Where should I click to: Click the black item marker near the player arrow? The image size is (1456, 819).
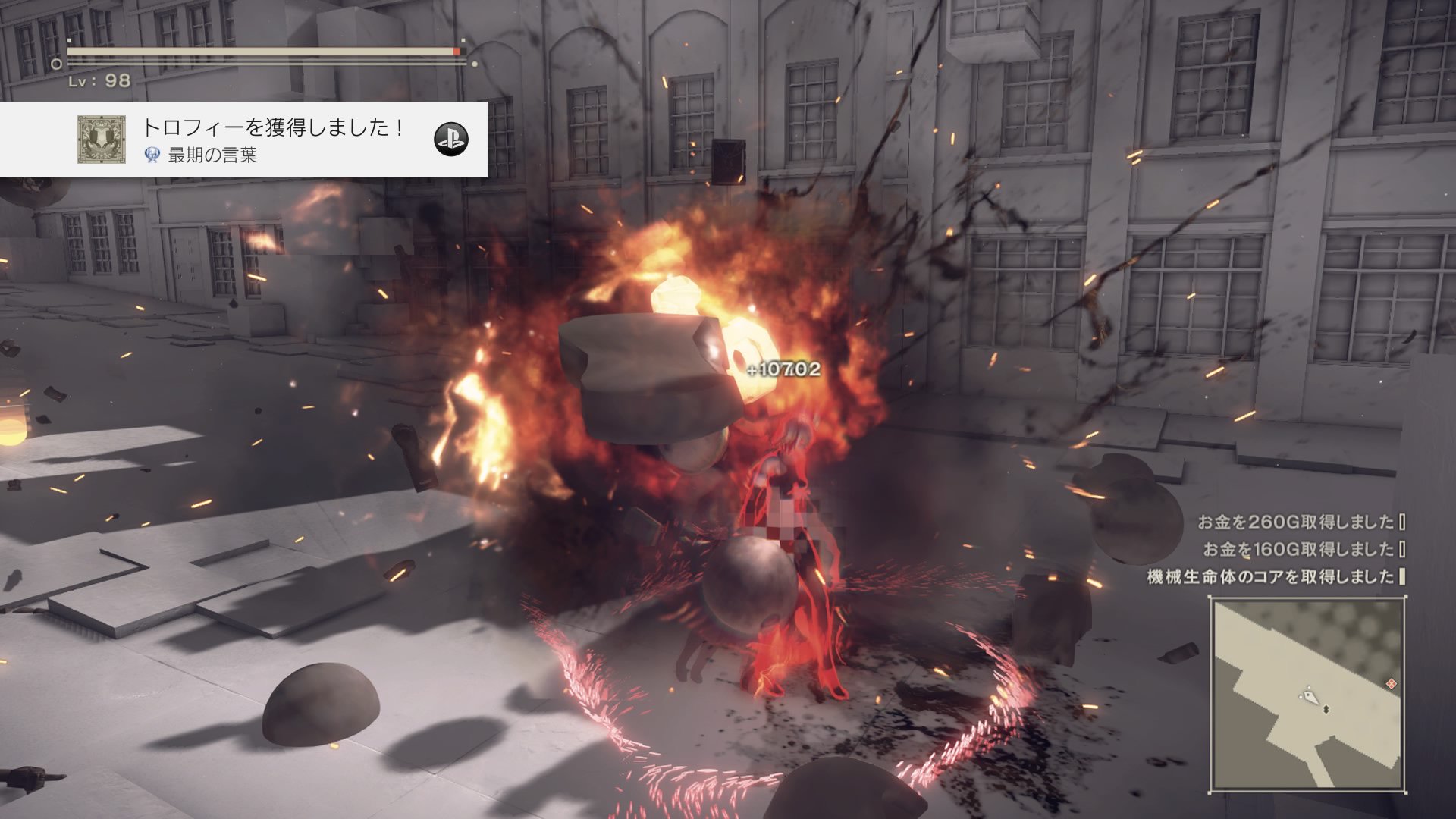click(1326, 708)
